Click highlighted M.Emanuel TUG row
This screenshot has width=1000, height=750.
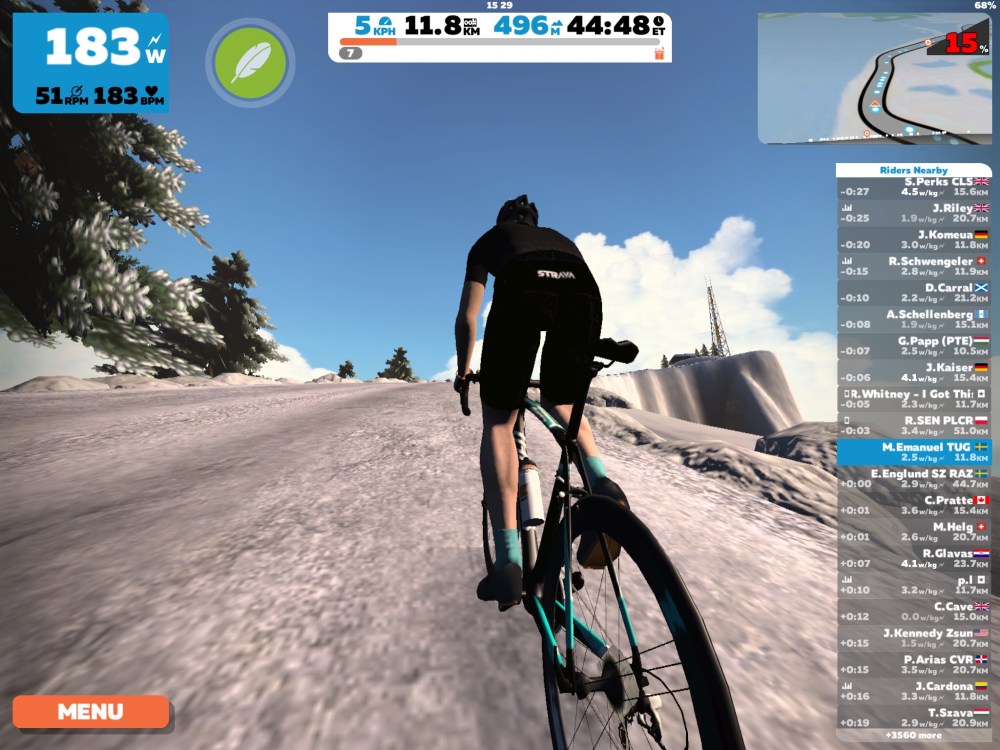point(914,452)
